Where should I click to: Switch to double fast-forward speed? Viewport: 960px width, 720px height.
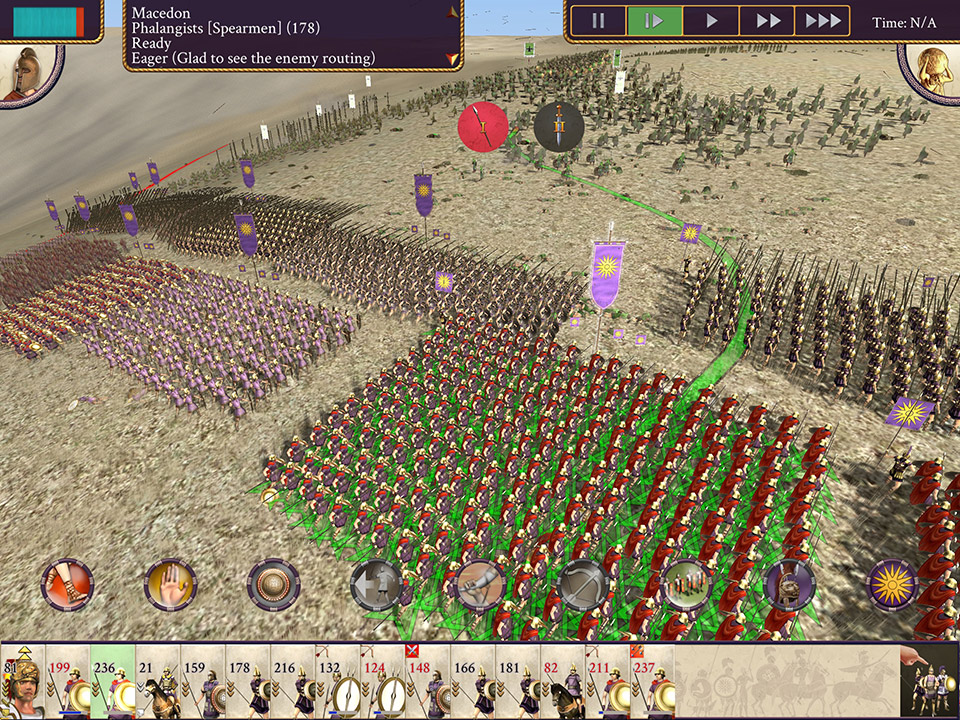[x=767, y=21]
